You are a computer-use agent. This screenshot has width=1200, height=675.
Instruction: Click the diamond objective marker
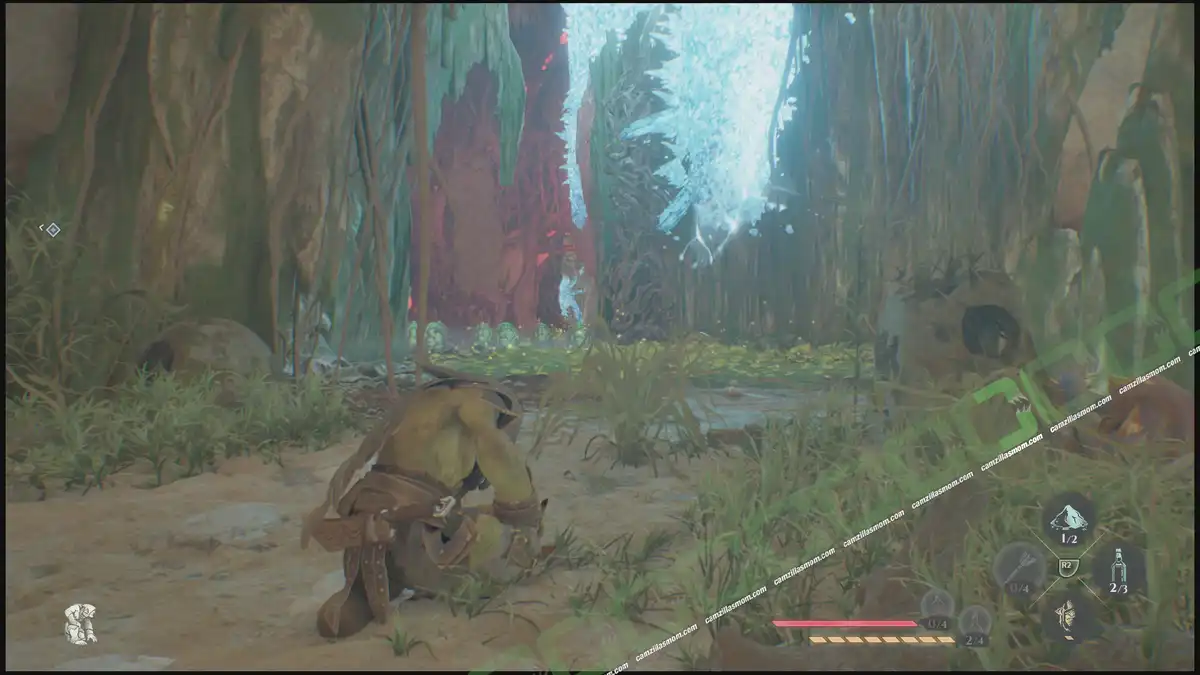[53, 230]
